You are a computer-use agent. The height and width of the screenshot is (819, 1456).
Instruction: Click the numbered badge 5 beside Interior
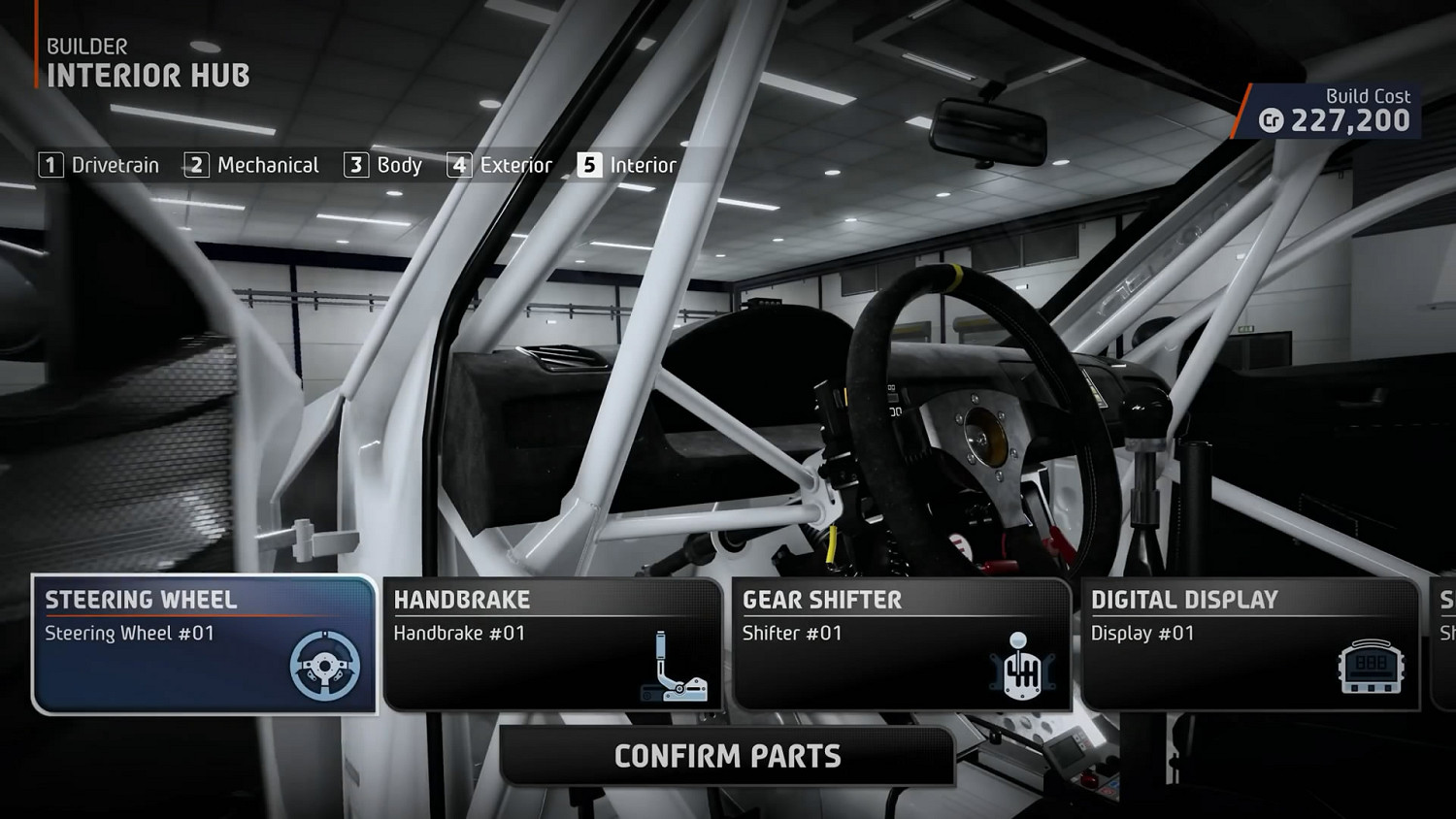pyautogui.click(x=588, y=165)
